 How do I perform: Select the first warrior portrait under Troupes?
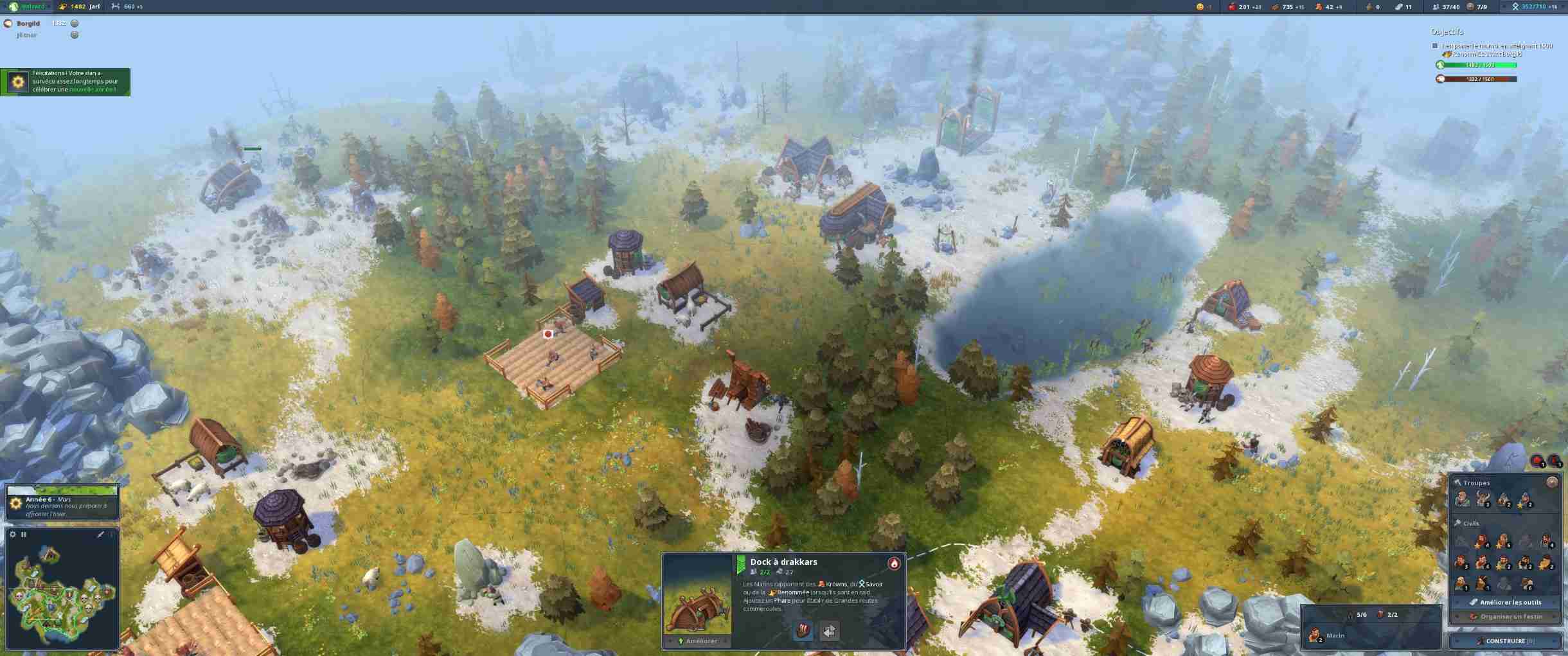(x=1463, y=499)
